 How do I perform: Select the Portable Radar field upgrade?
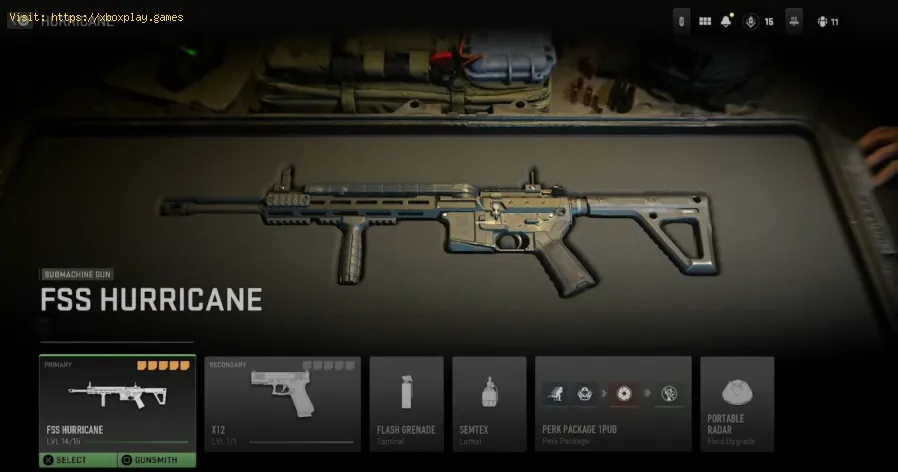[x=736, y=402]
